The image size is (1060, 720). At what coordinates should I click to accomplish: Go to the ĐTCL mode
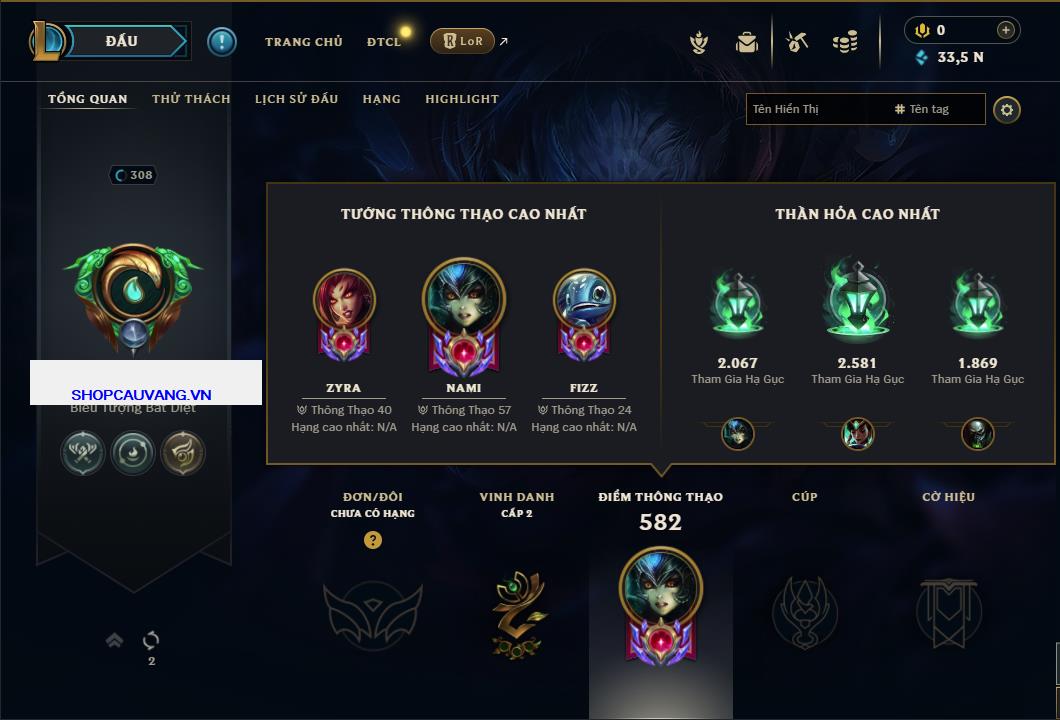click(384, 42)
